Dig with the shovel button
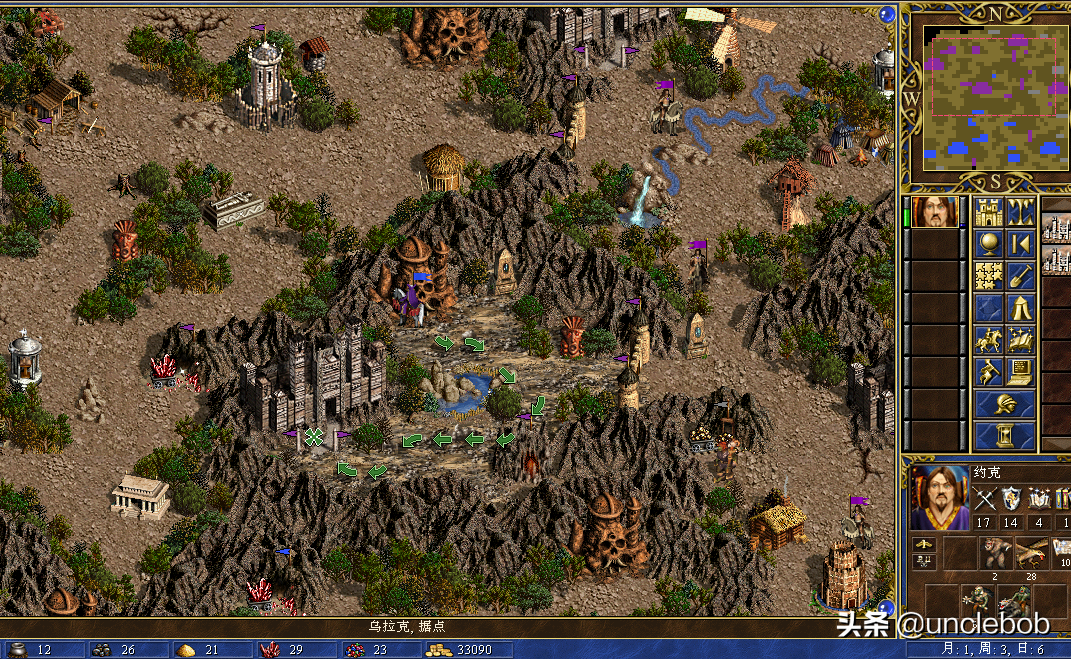The height and width of the screenshot is (659, 1071). click(x=1020, y=275)
